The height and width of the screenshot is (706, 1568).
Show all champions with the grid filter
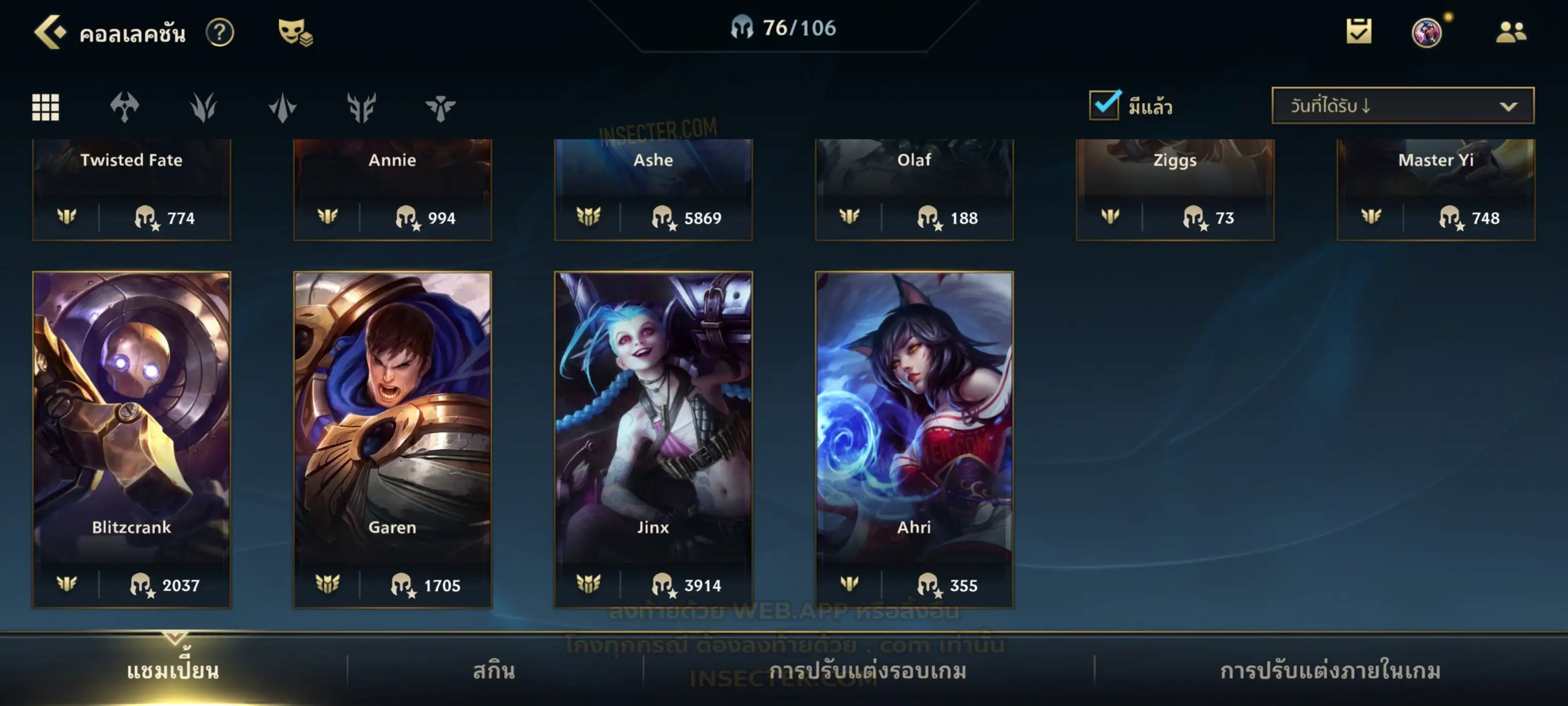pos(46,107)
